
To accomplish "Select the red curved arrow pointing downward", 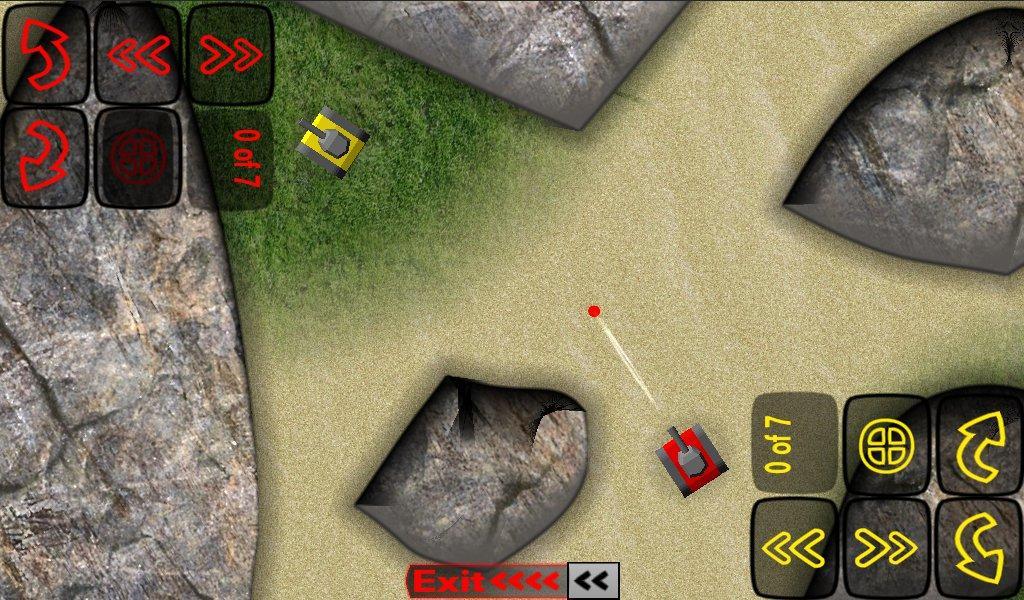I will (x=45, y=157).
